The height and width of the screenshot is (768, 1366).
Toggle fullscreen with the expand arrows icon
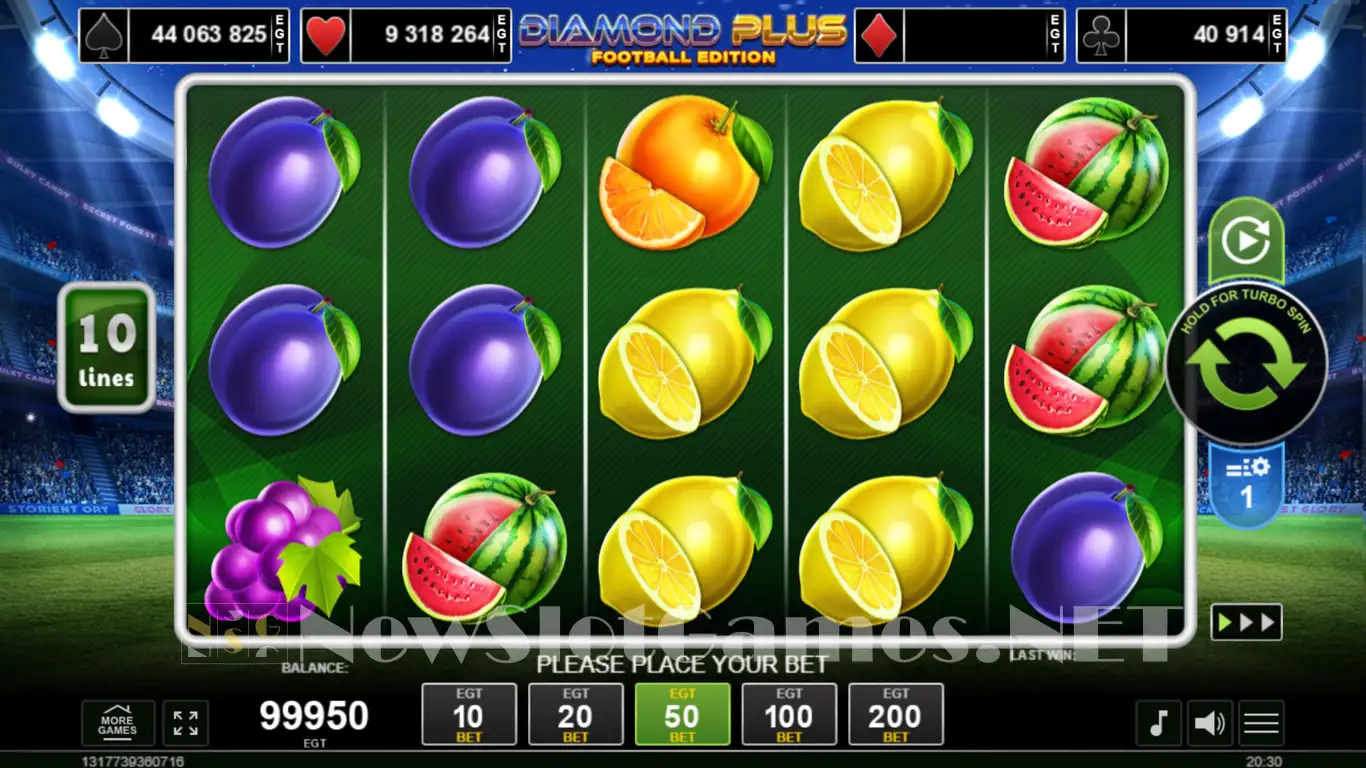coord(185,723)
